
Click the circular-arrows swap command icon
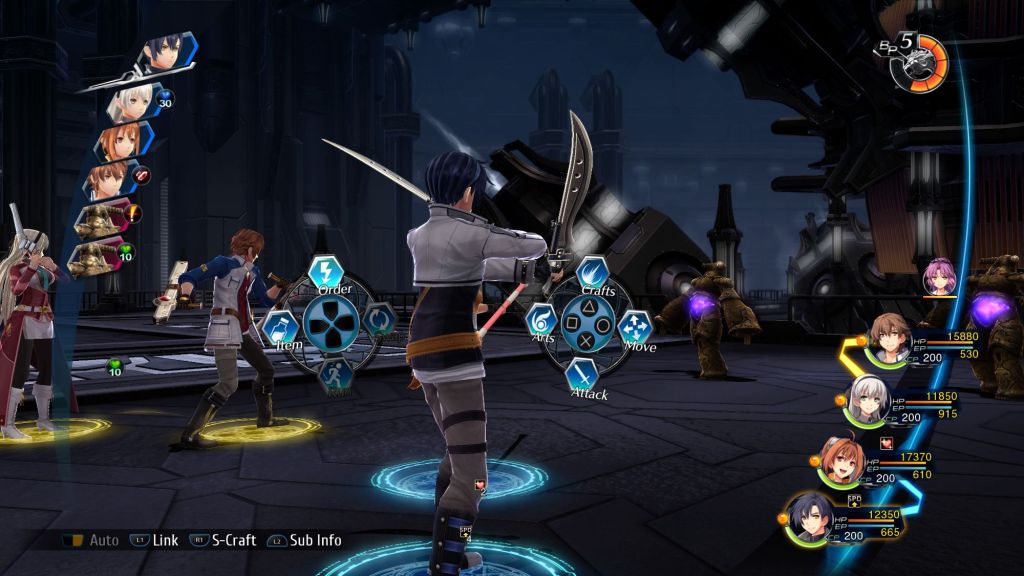point(378,321)
